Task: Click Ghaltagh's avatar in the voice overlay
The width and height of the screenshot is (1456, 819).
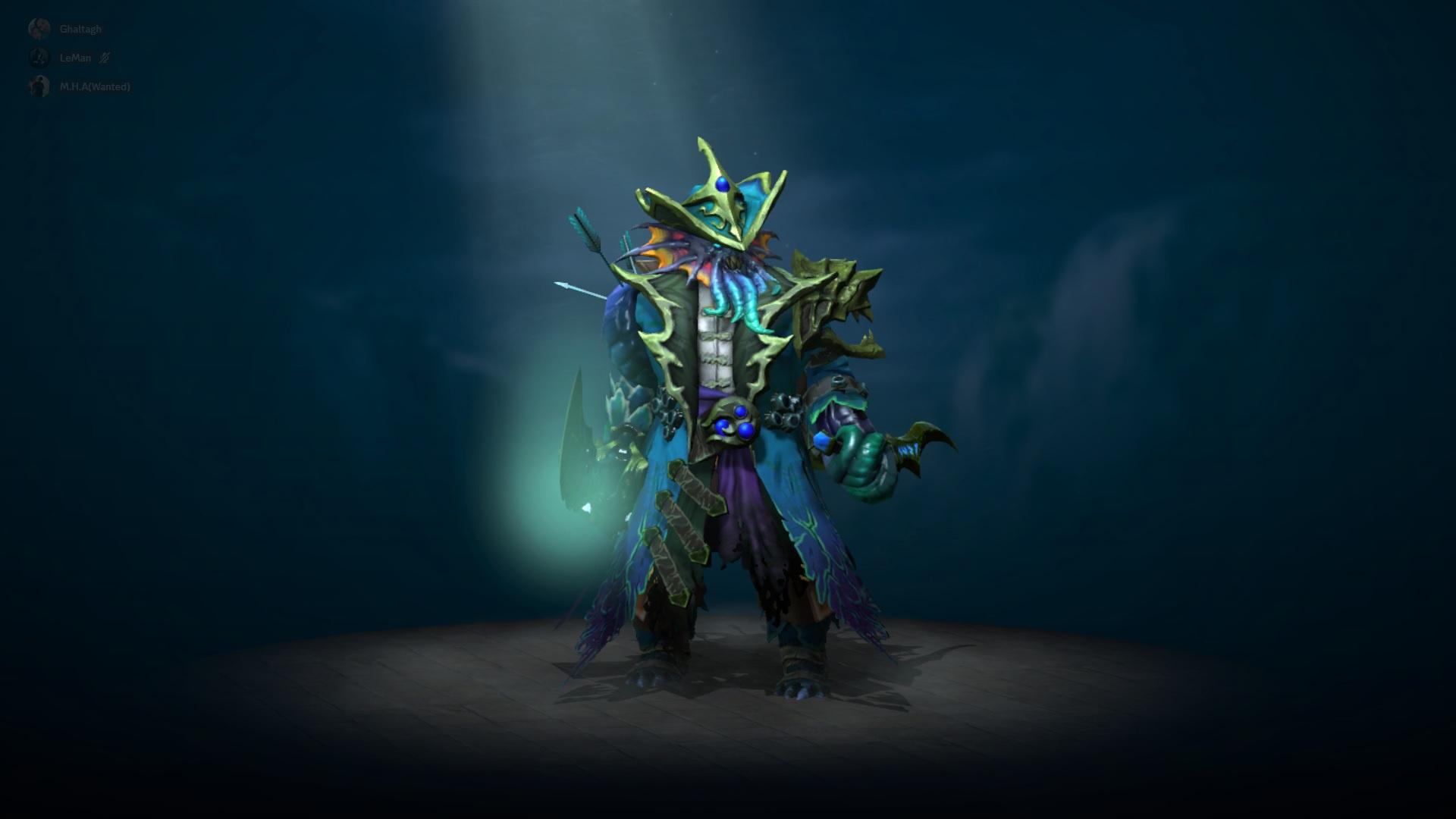Action: point(39,29)
